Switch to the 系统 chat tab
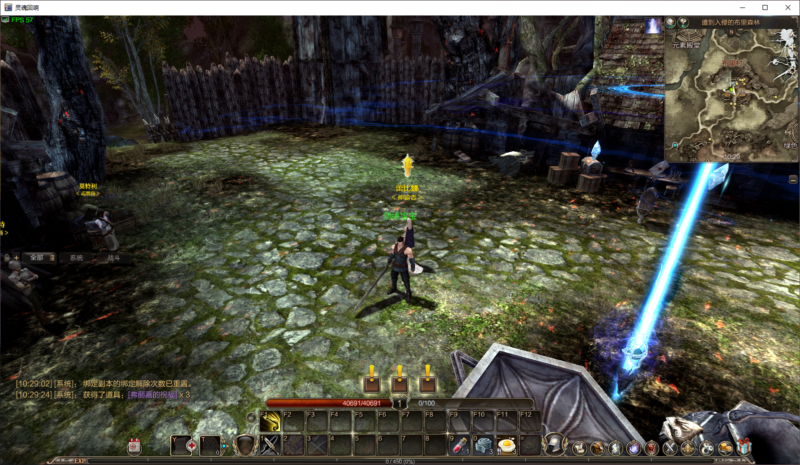800x465 pixels. pos(76,257)
